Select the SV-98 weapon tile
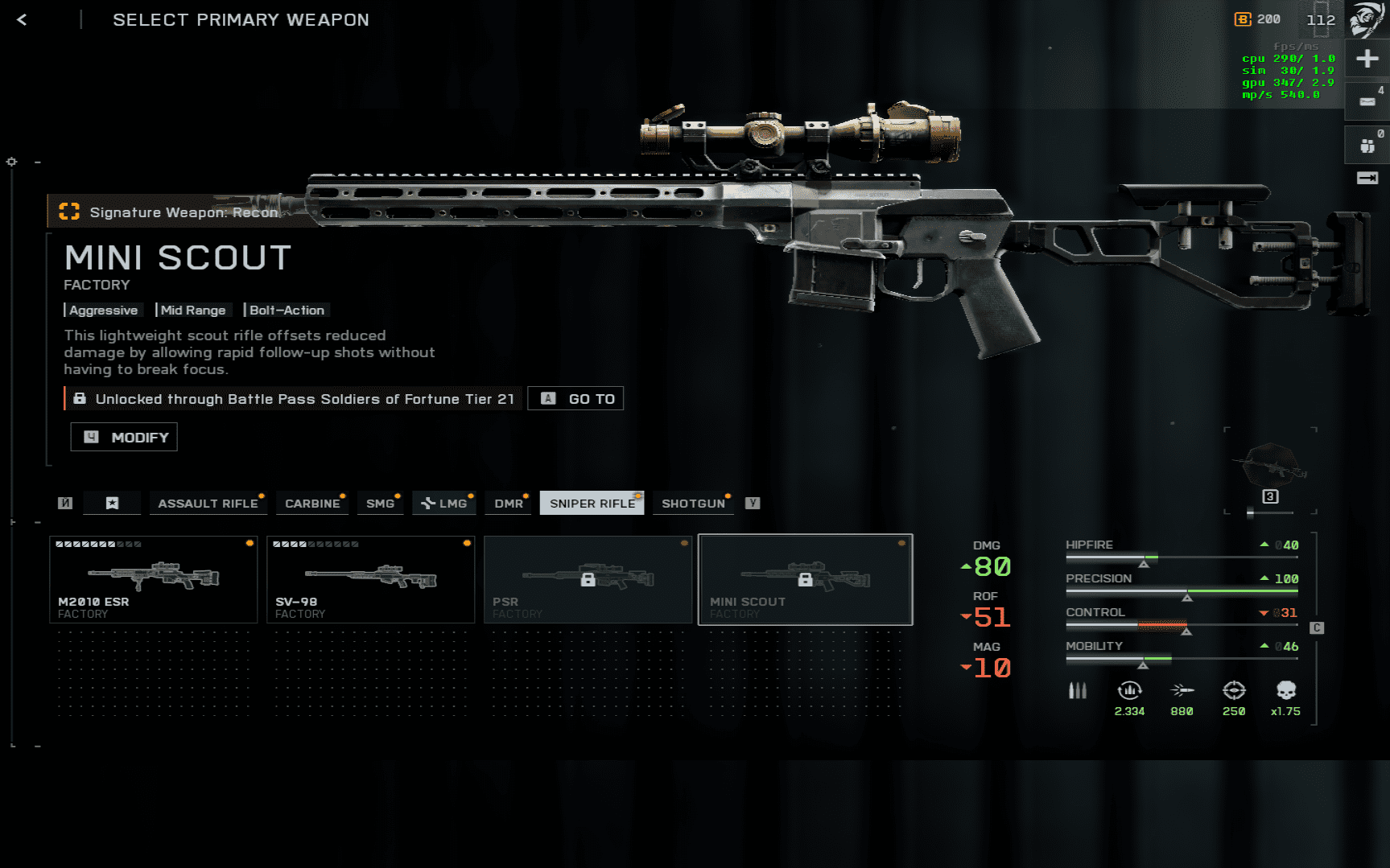The height and width of the screenshot is (868, 1390). pos(370,579)
